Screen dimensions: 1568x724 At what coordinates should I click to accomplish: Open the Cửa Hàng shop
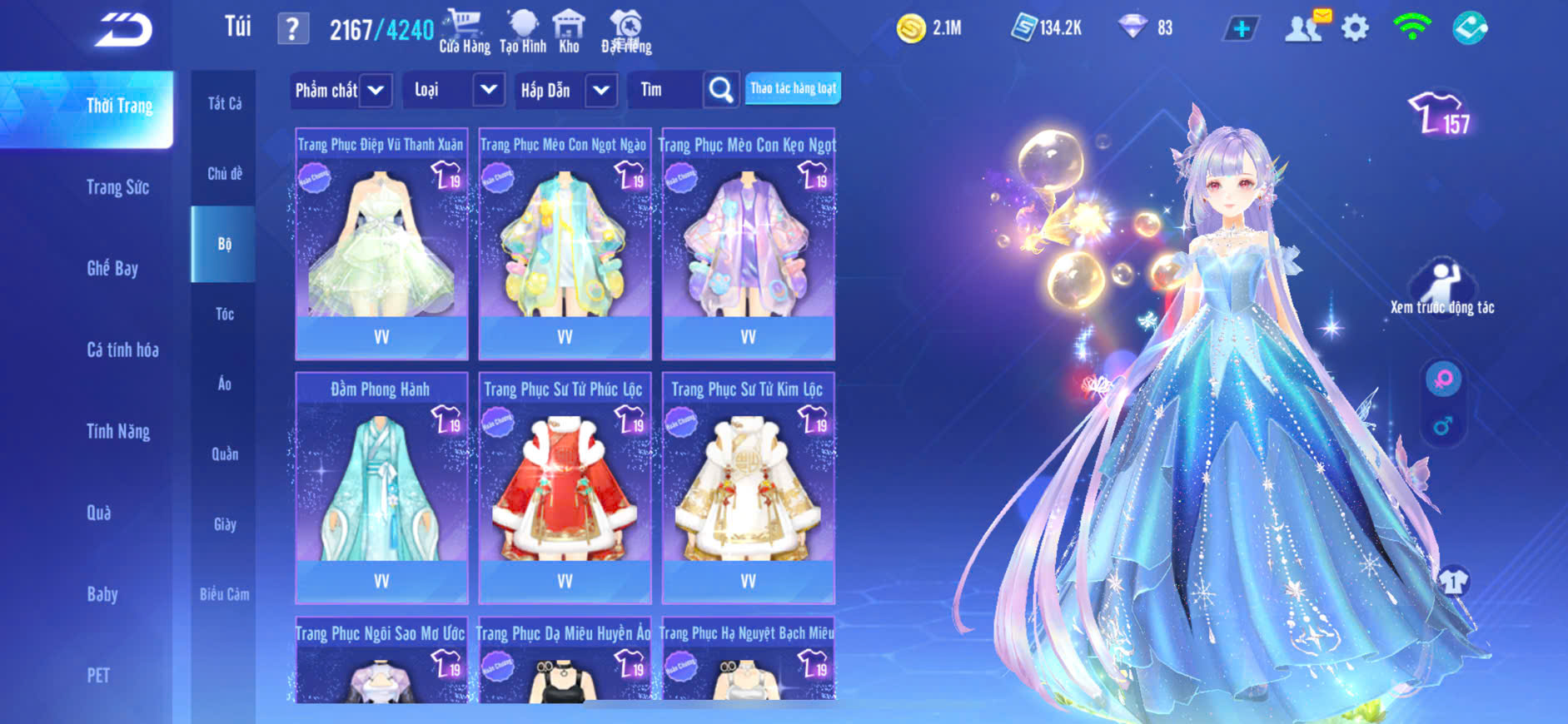[464, 32]
